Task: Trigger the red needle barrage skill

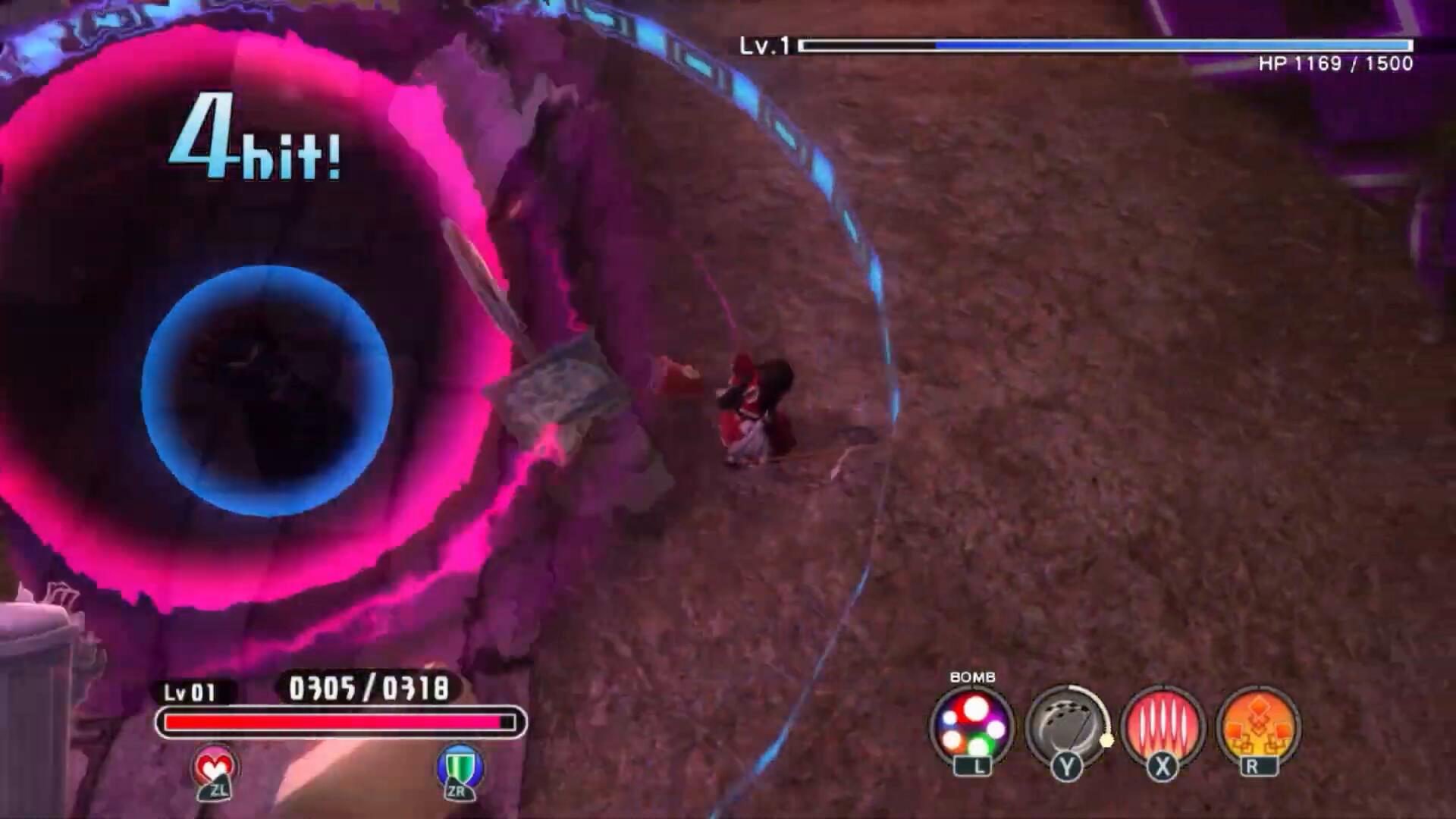Action: pyautogui.click(x=1162, y=726)
